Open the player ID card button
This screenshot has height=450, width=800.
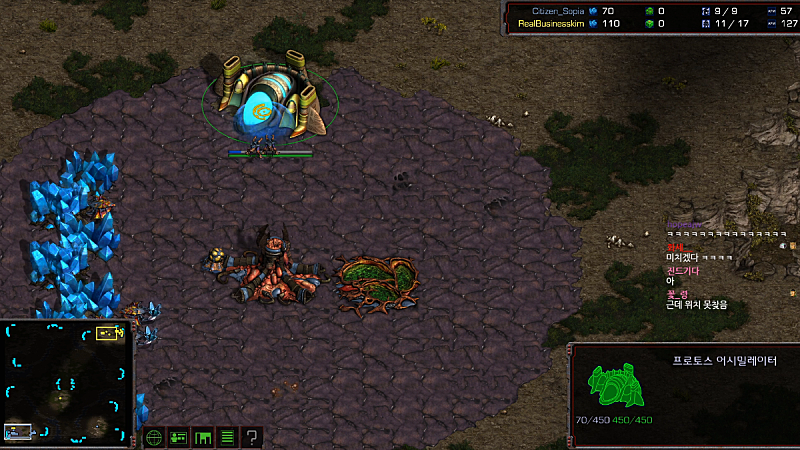pos(179,437)
